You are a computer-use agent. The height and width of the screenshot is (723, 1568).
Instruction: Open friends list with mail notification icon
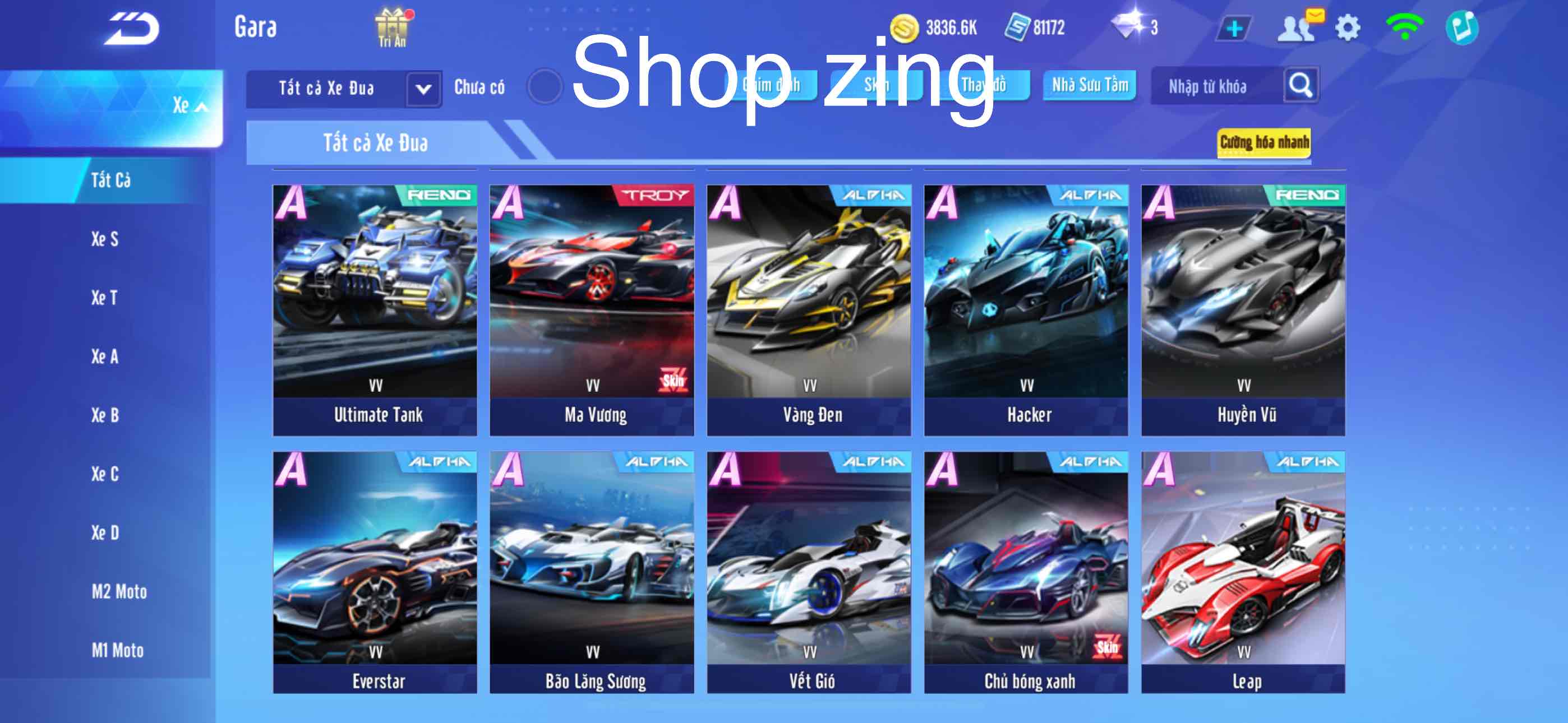[1299, 27]
